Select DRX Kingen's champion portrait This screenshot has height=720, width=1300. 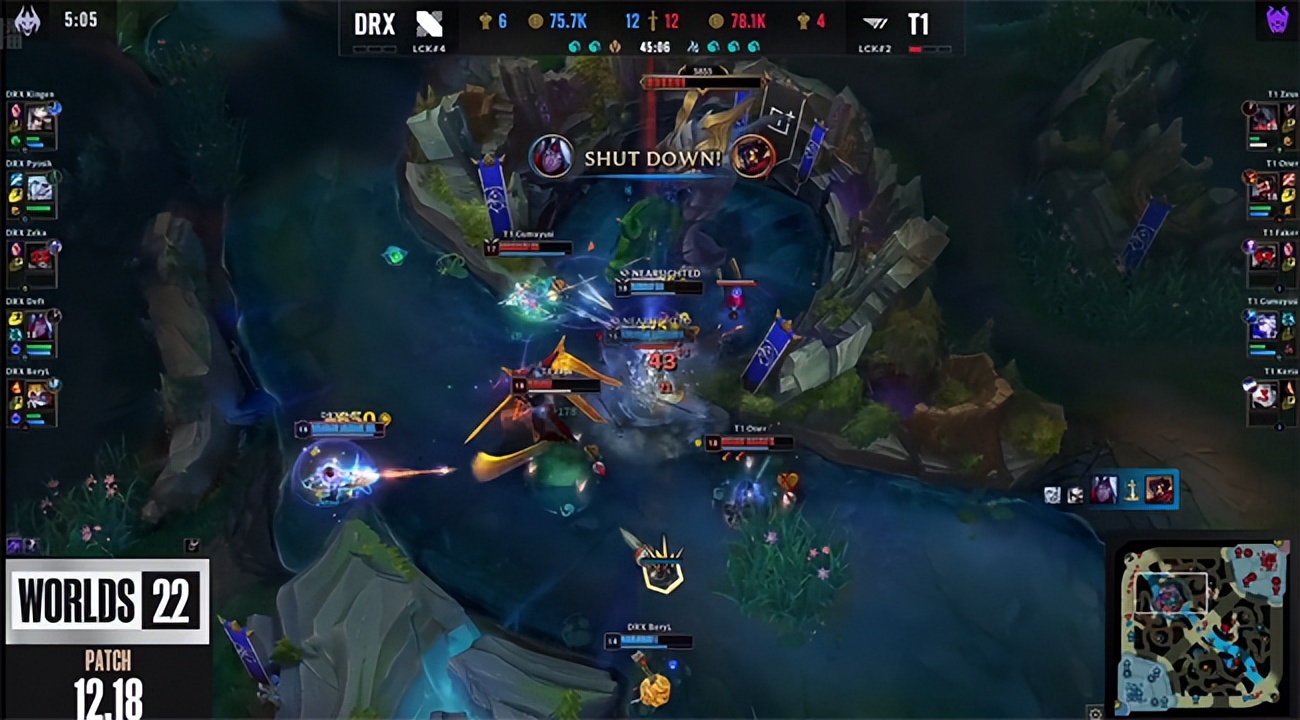click(40, 120)
